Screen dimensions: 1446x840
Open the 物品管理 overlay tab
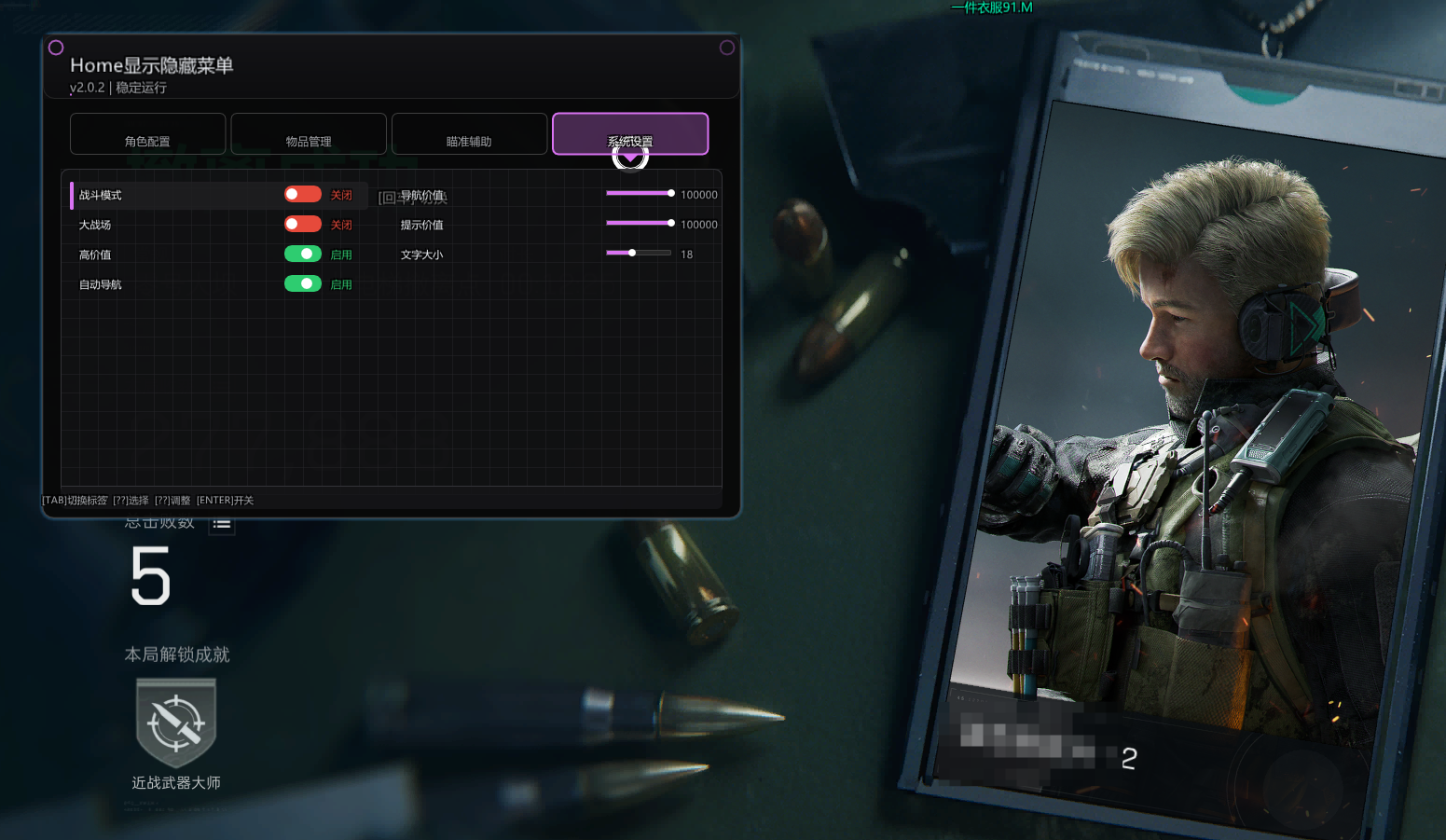click(x=309, y=134)
